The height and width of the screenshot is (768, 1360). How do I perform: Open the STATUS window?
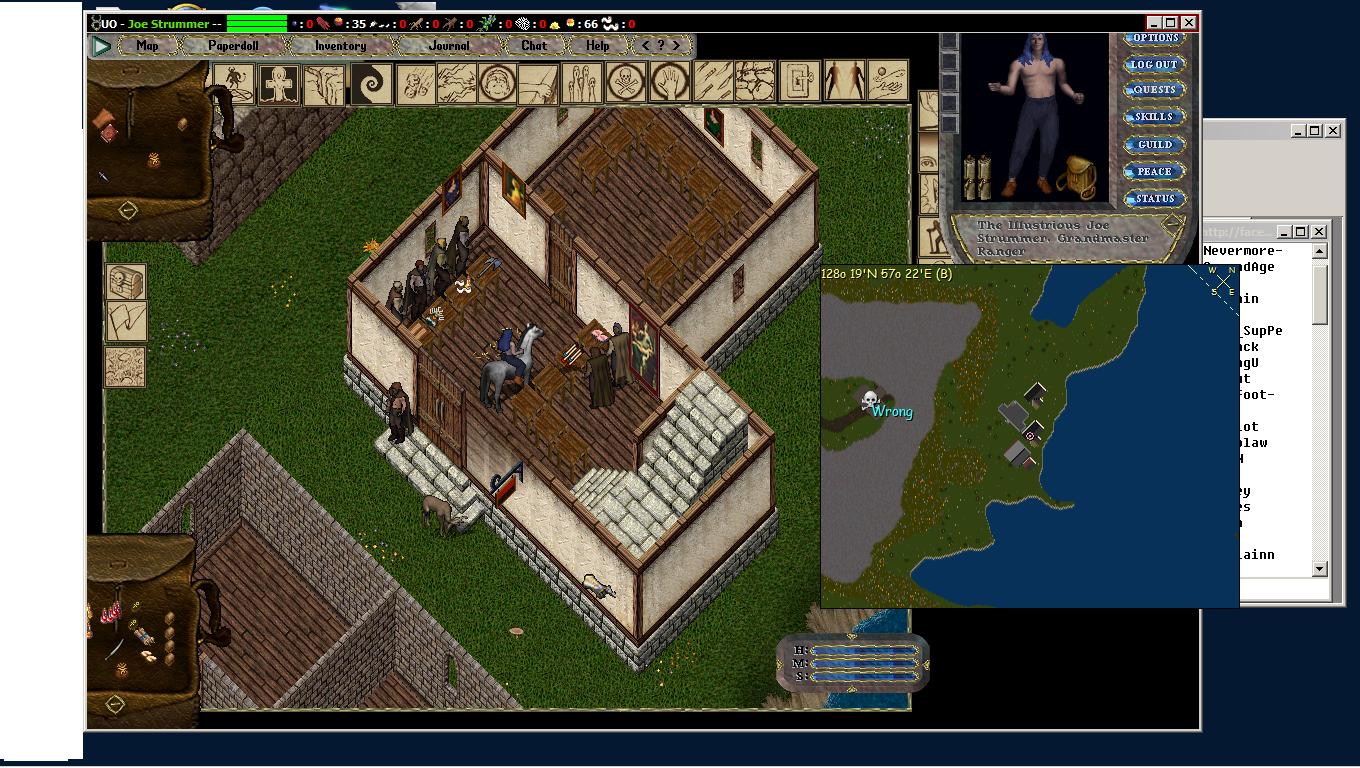point(1154,199)
